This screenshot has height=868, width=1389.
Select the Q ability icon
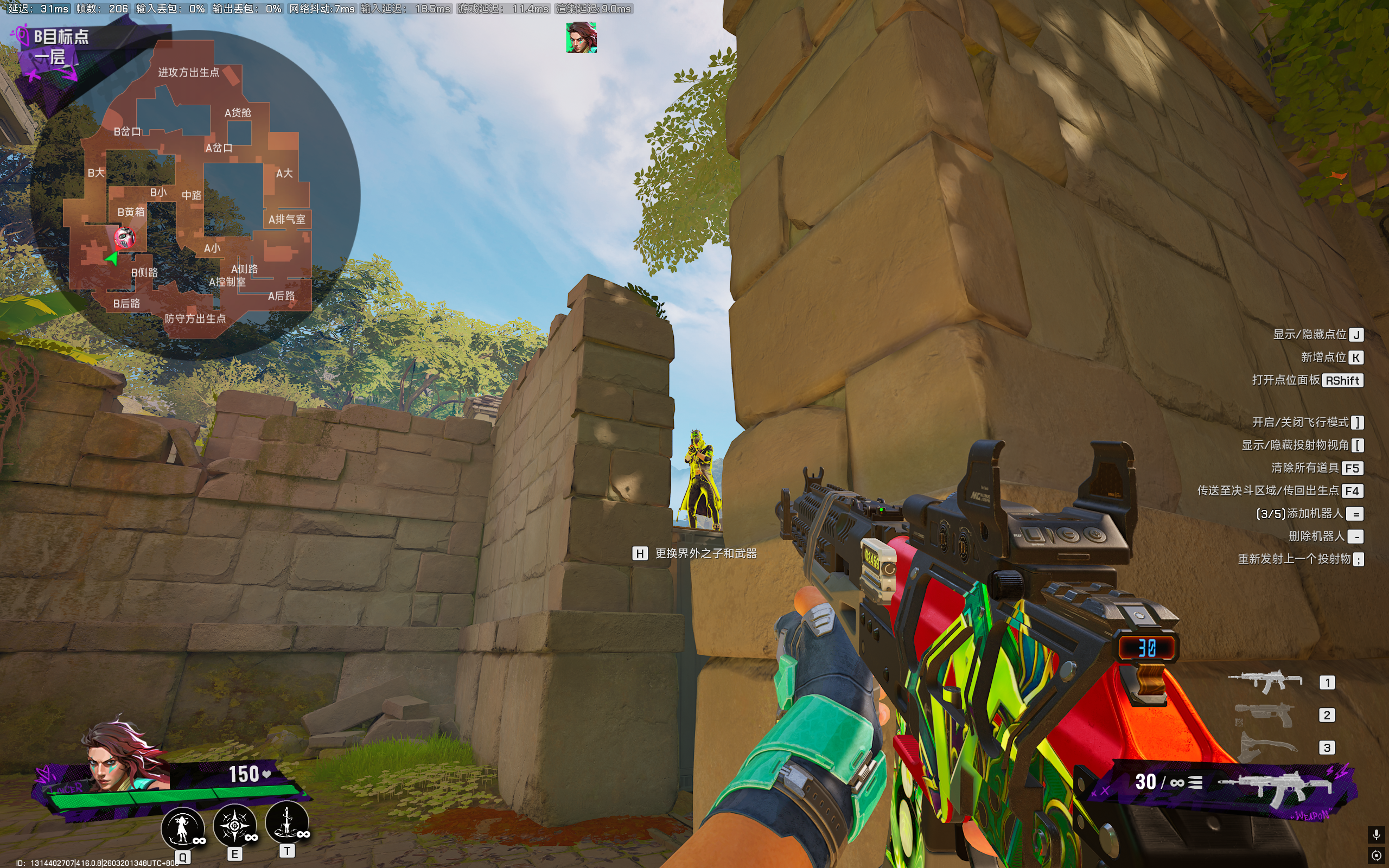click(x=182, y=828)
